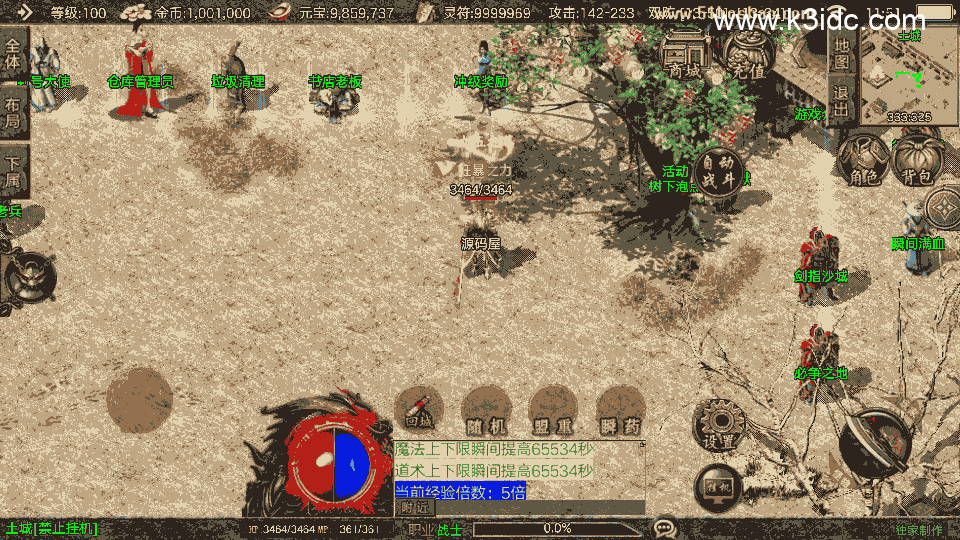Toggle 自动战斗 auto-battle
960x540 pixels.
click(718, 171)
